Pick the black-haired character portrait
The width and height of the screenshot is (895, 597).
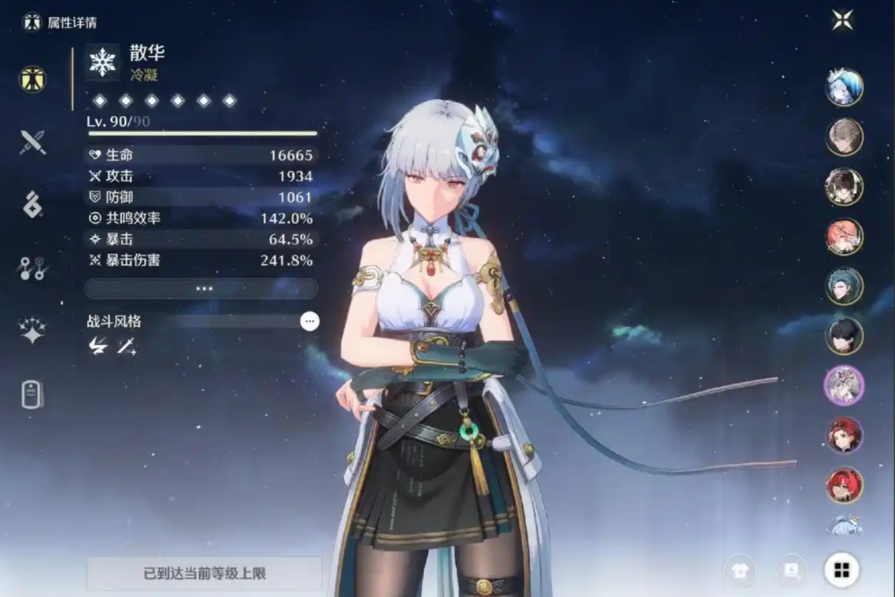pyautogui.click(x=844, y=336)
